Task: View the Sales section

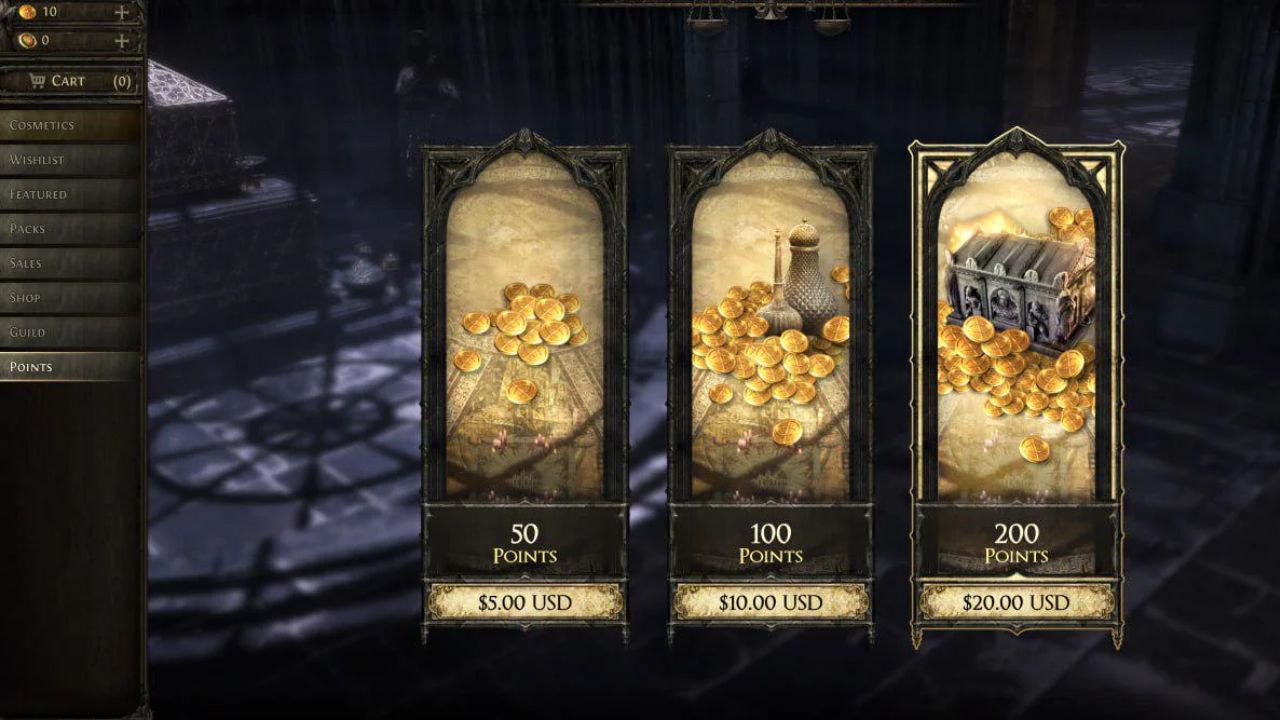Action: pyautogui.click(x=25, y=263)
